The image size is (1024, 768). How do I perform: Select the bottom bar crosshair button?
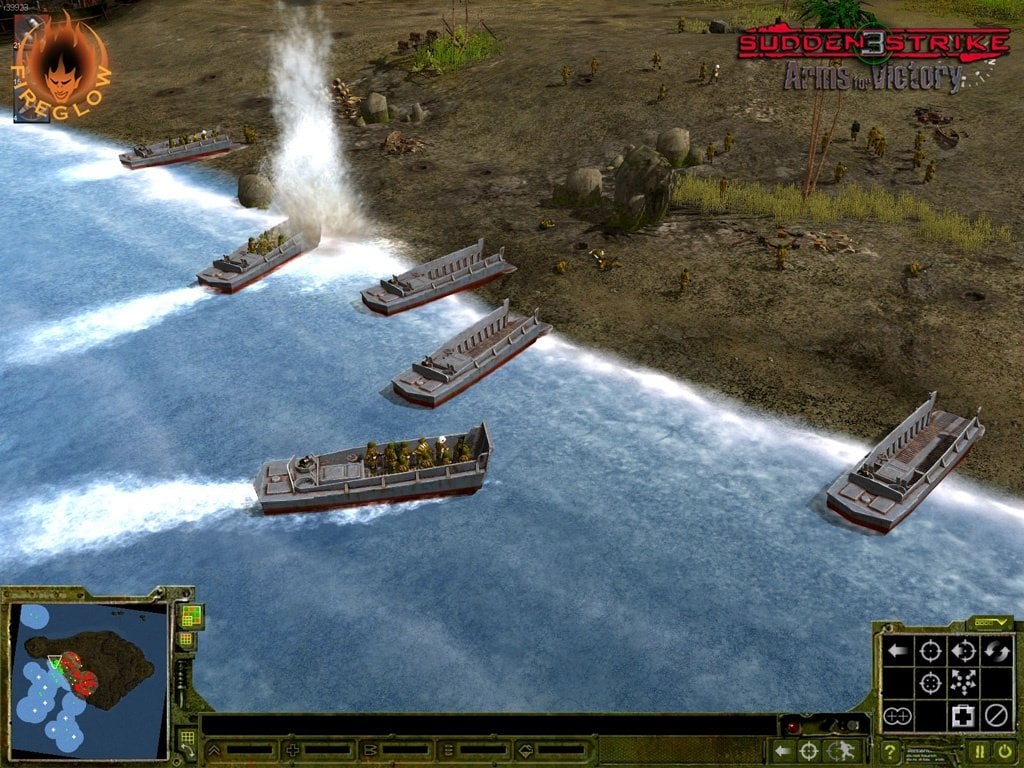click(808, 751)
